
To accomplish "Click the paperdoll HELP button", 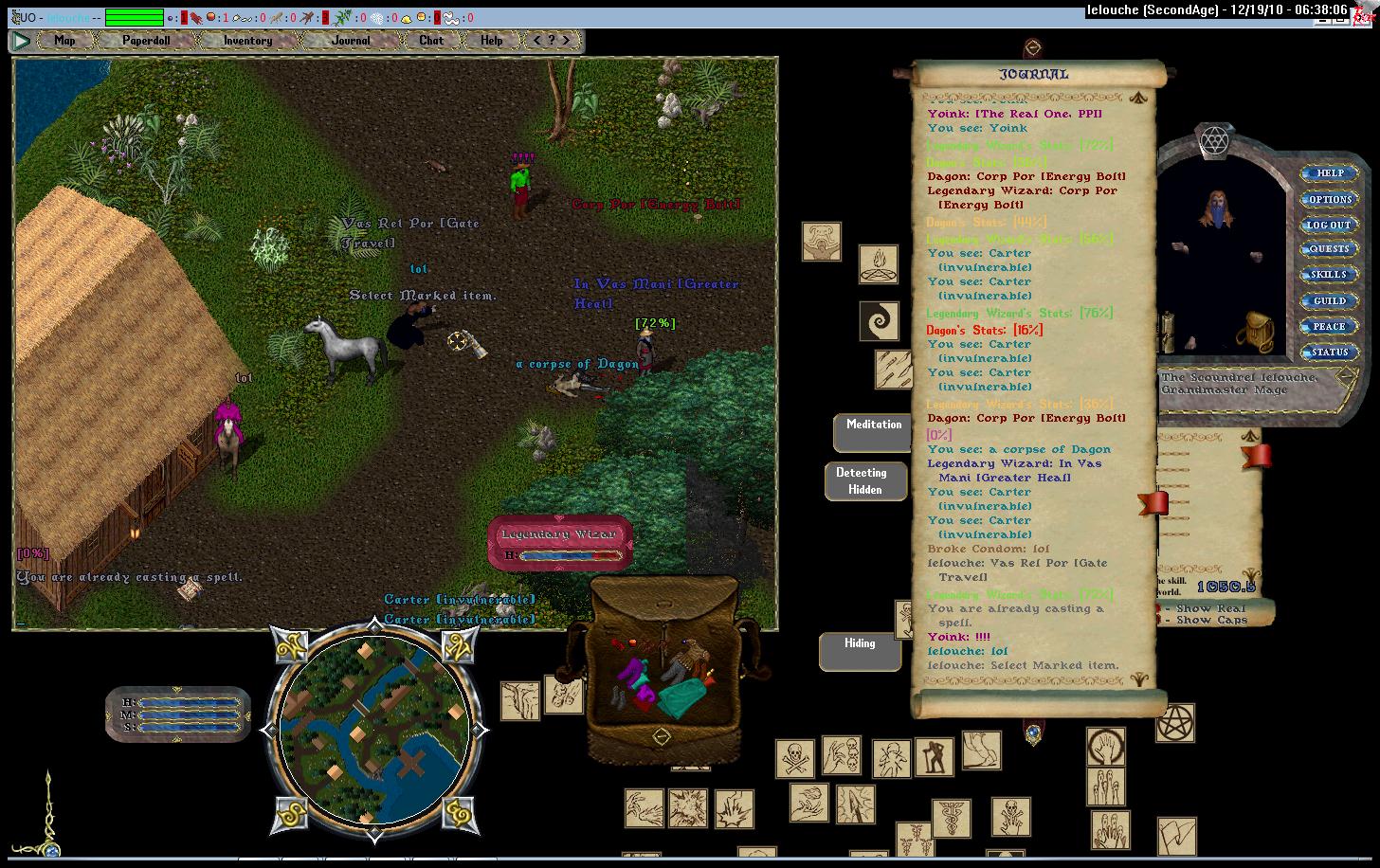I will 1329,173.
